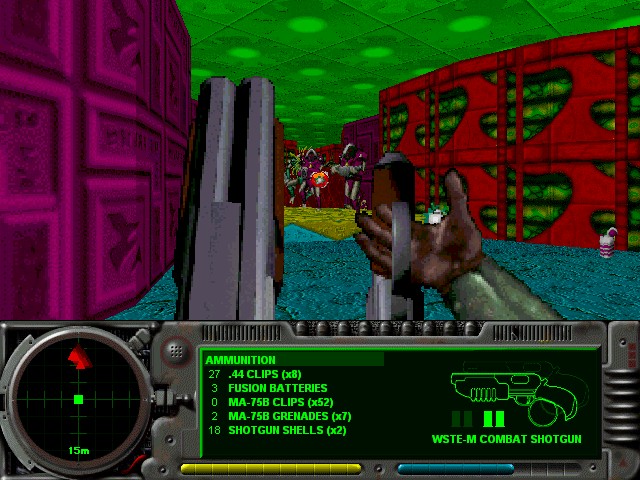Click the circular motion sensor radar
This screenshot has width=640, height=480.
coord(77,399)
